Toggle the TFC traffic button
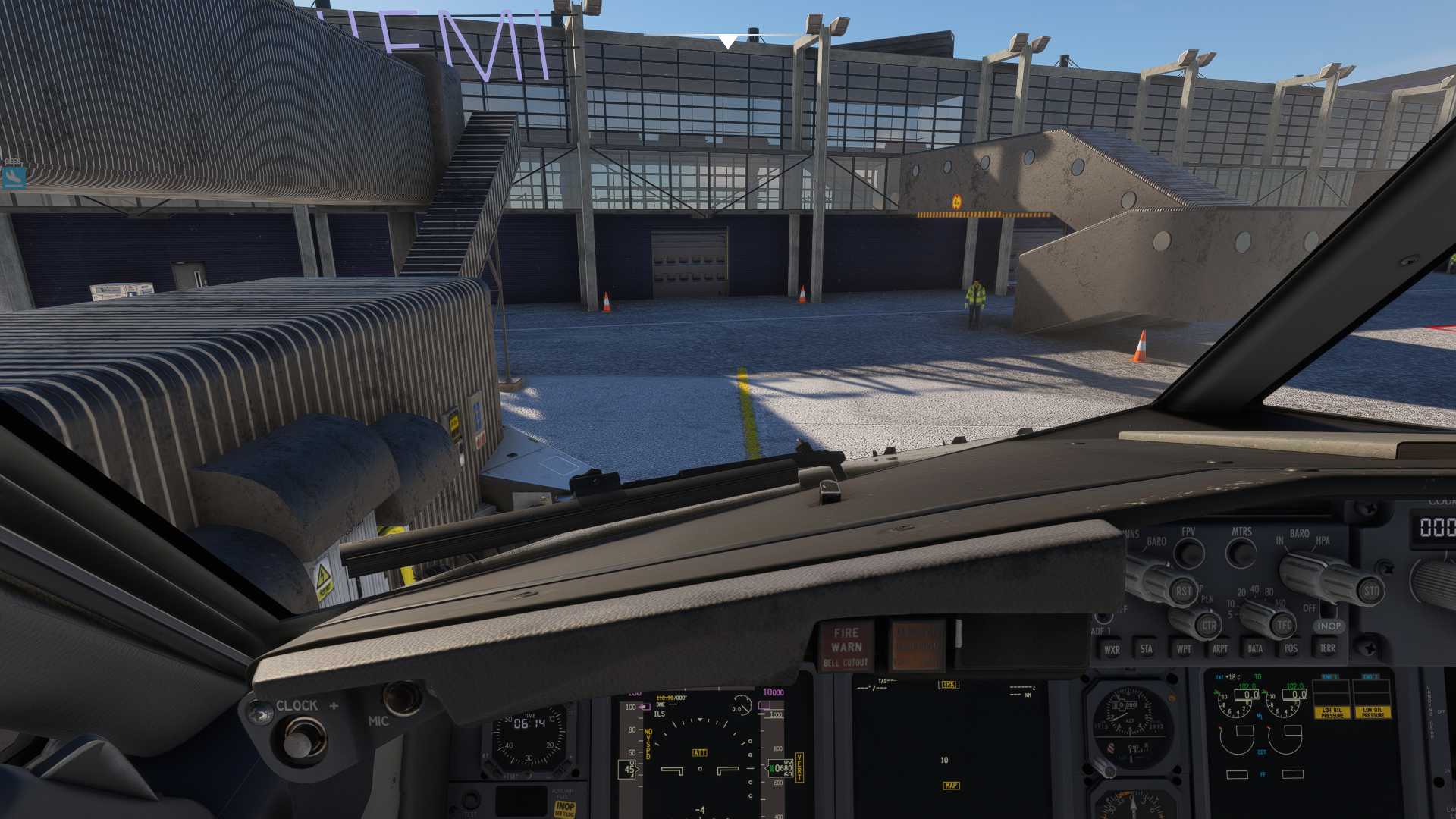This screenshot has width=1456, height=819. click(1283, 626)
